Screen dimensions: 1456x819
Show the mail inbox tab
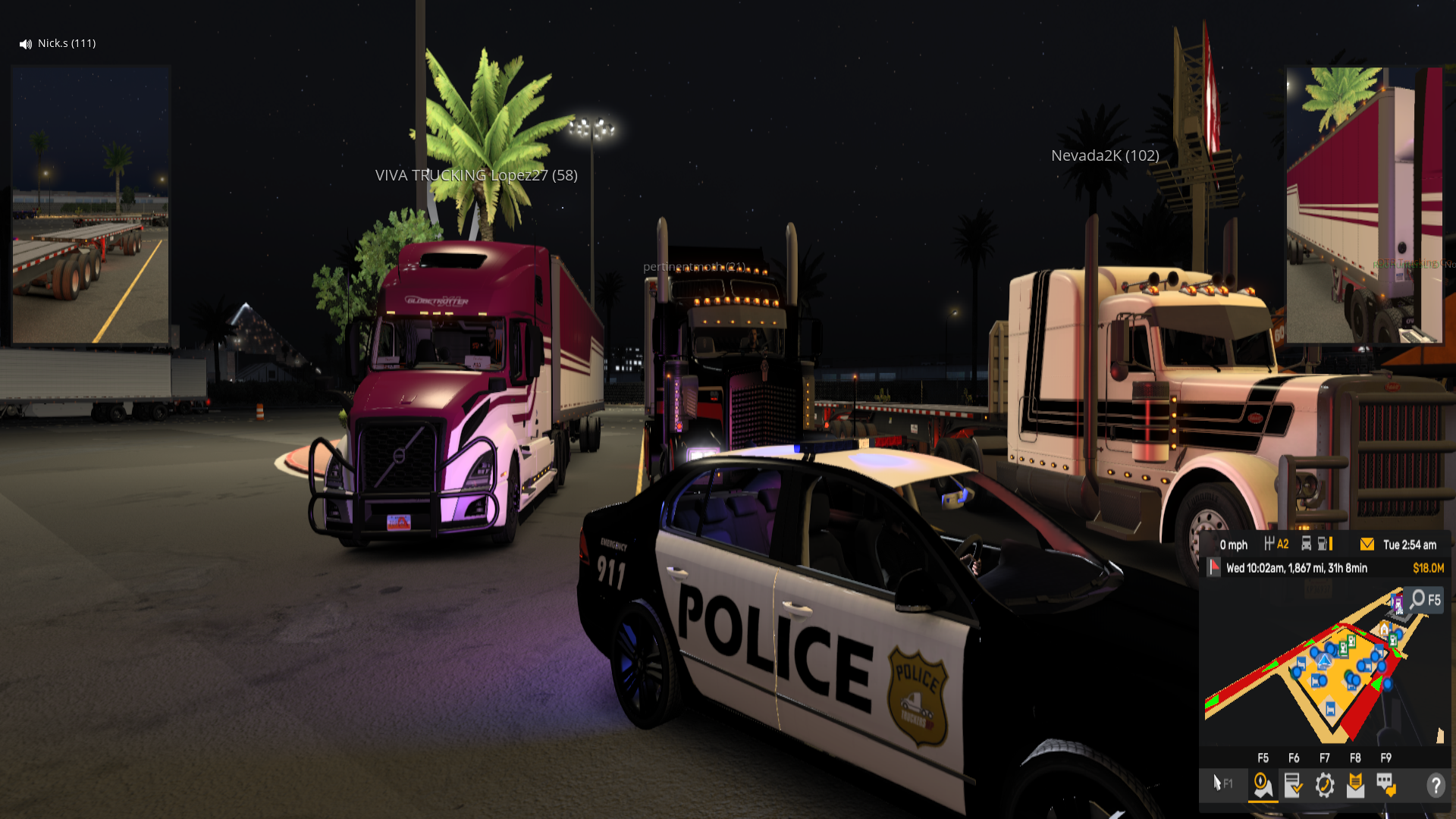click(1355, 785)
